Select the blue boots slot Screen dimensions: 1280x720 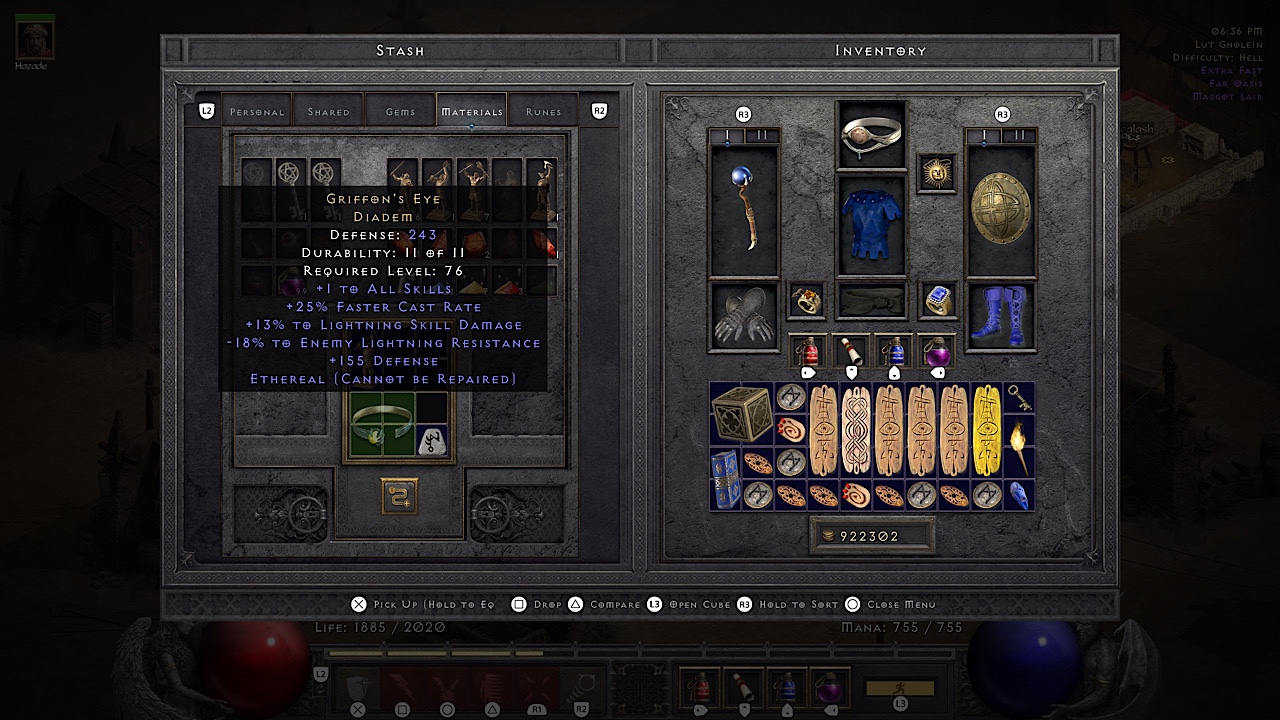point(1000,315)
